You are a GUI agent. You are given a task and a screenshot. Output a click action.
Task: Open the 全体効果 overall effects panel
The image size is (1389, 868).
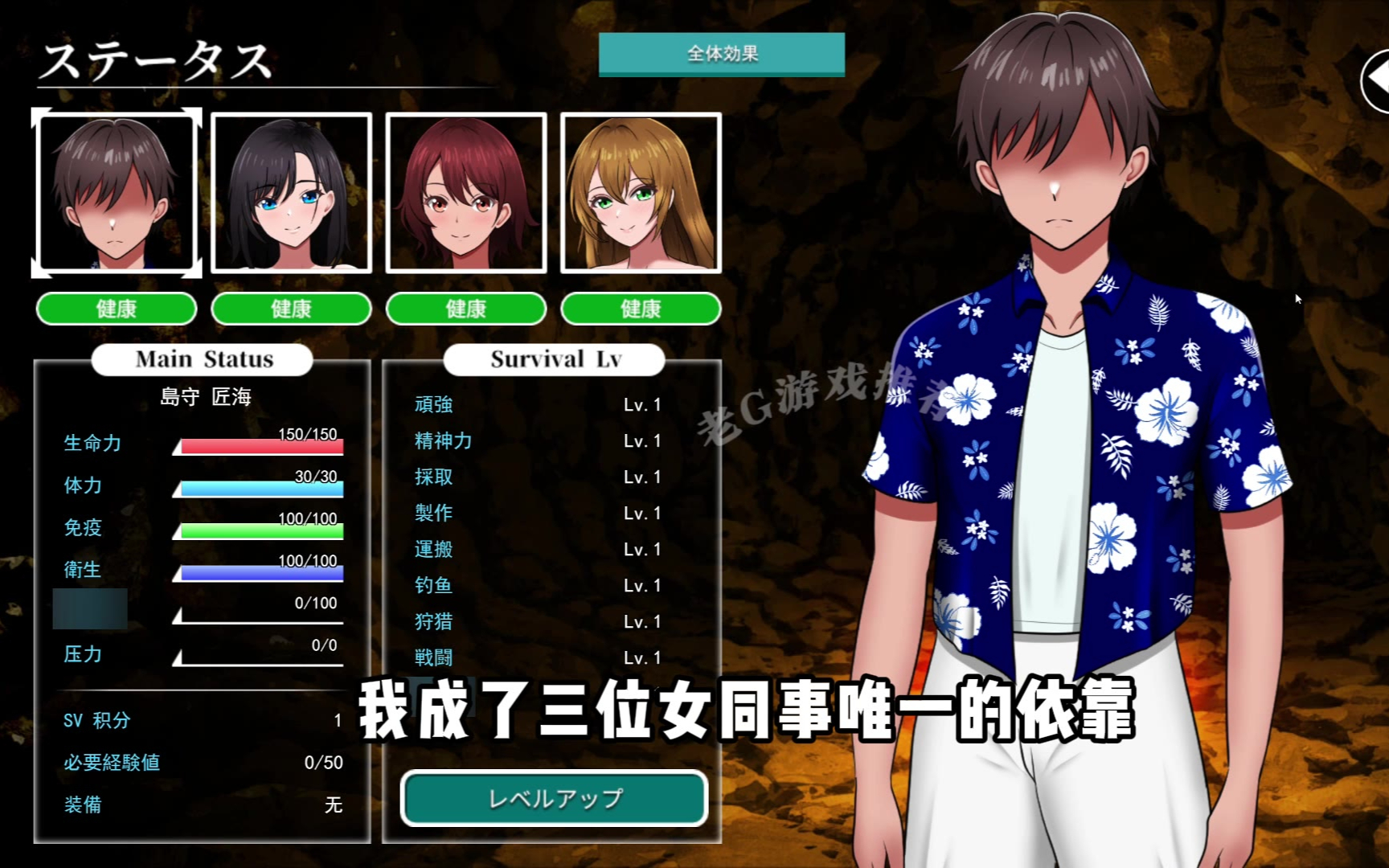(x=721, y=54)
